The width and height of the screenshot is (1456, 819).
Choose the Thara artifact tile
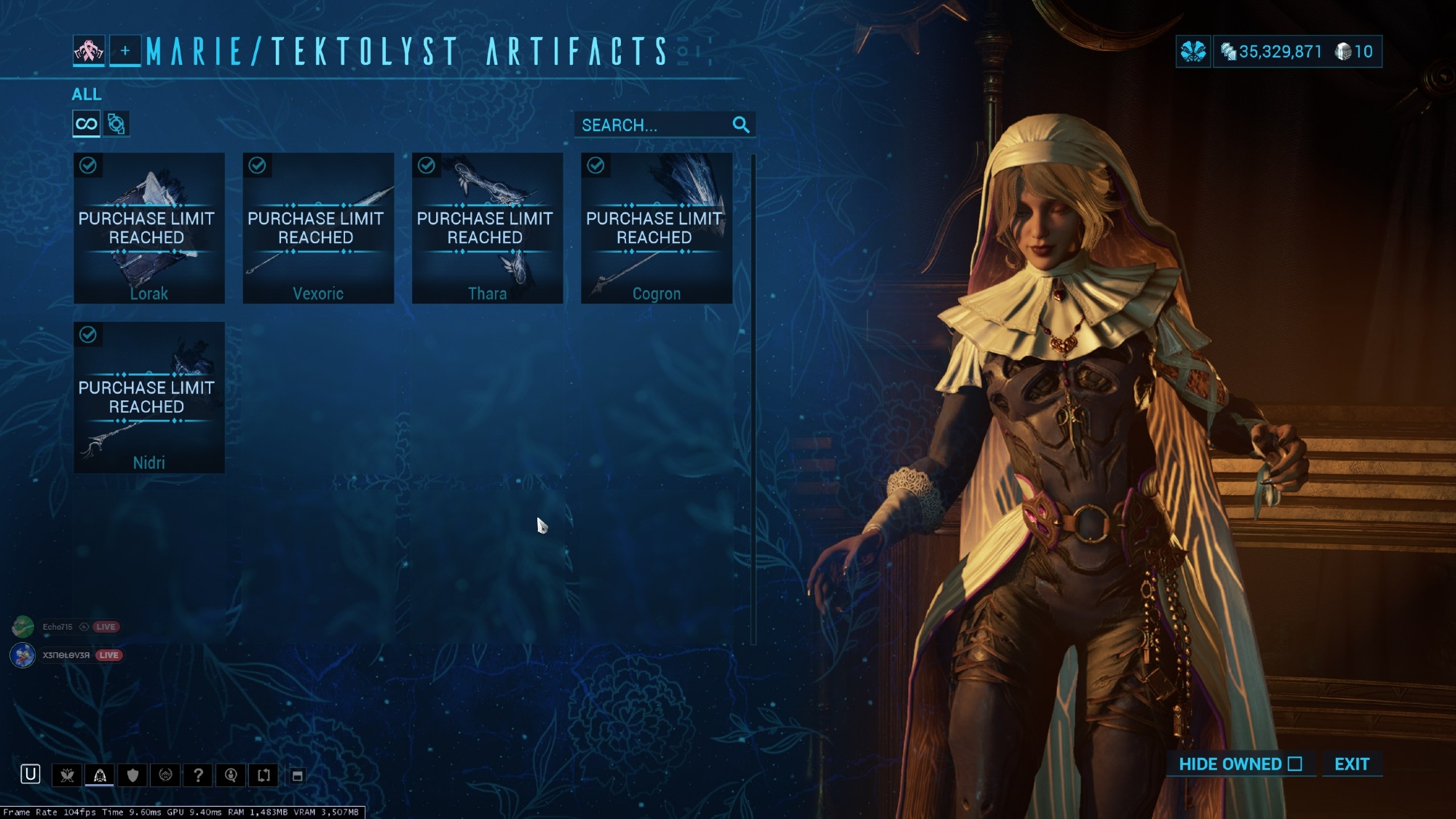pos(487,228)
